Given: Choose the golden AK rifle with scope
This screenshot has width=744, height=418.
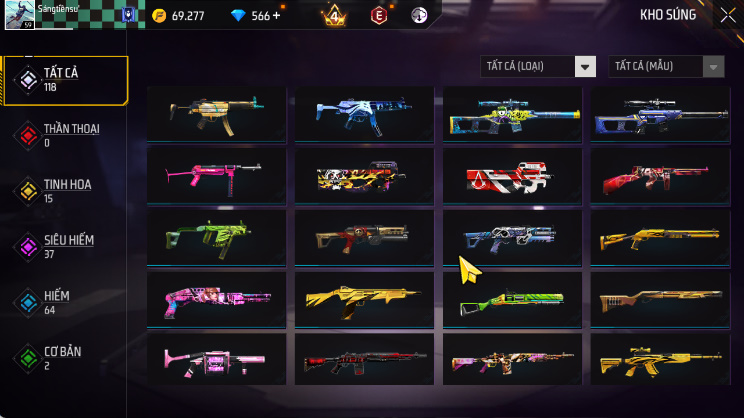Looking at the screenshot, I should tap(659, 359).
